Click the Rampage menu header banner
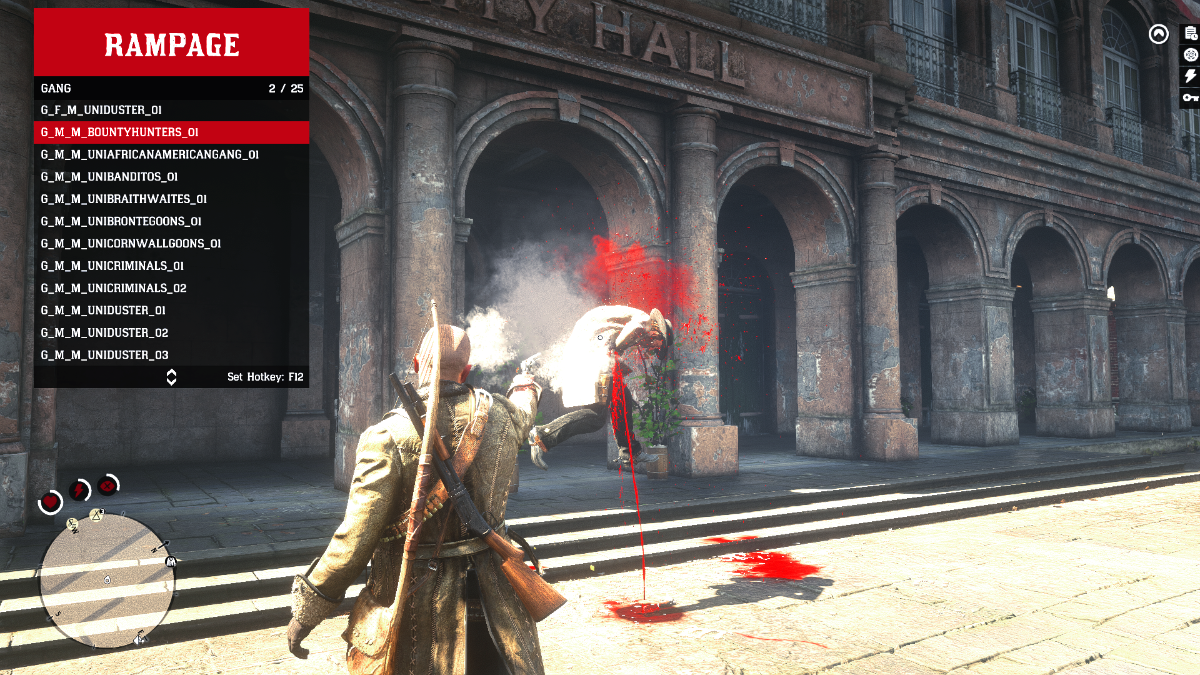The width and height of the screenshot is (1200, 675). (171, 43)
